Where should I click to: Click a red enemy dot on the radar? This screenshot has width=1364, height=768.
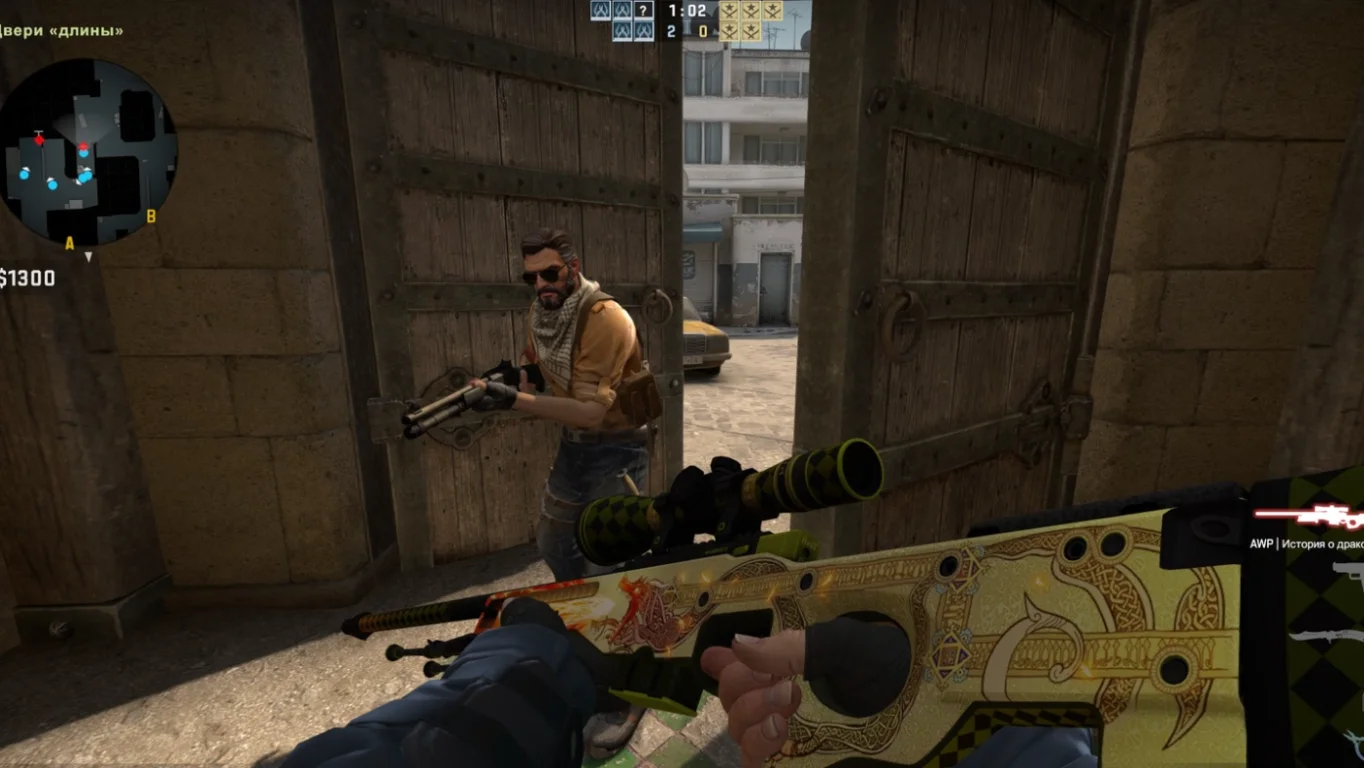click(39, 140)
